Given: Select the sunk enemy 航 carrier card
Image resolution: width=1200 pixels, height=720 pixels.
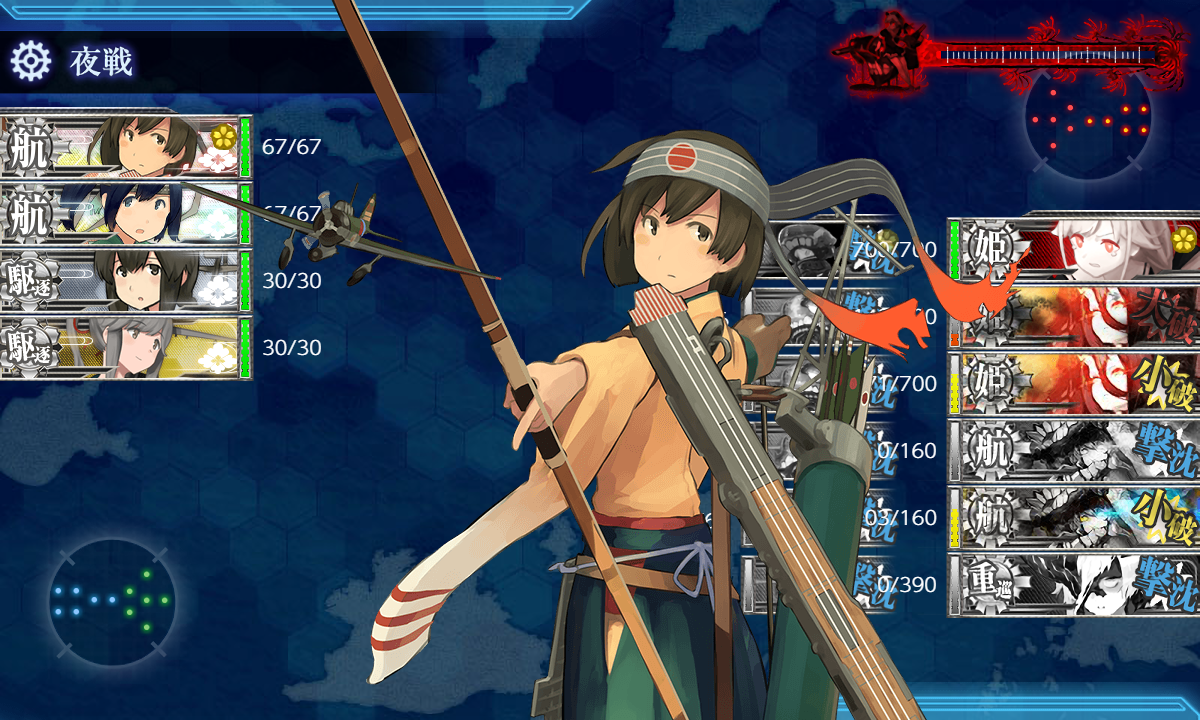Looking at the screenshot, I should tap(1075, 450).
